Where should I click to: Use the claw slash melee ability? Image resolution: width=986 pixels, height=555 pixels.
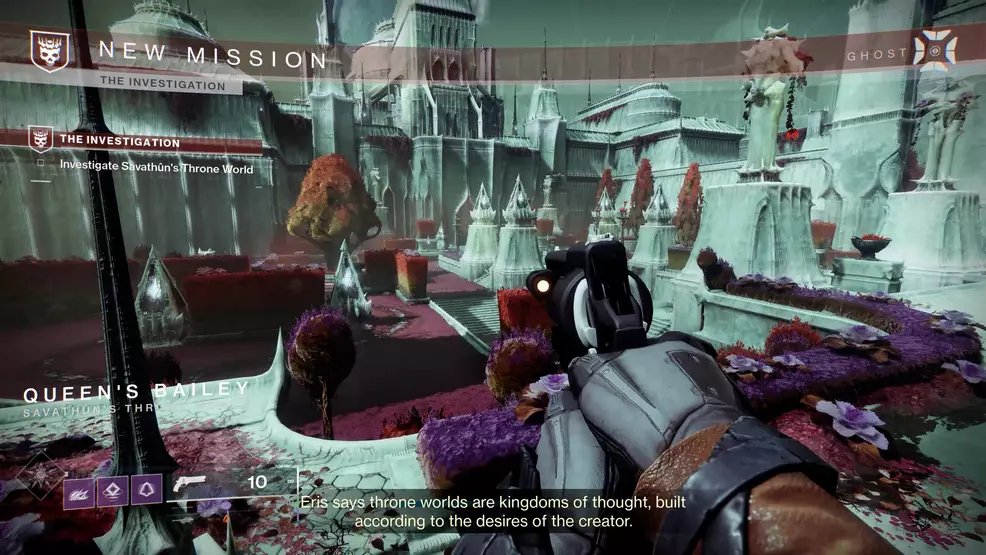(x=79, y=490)
